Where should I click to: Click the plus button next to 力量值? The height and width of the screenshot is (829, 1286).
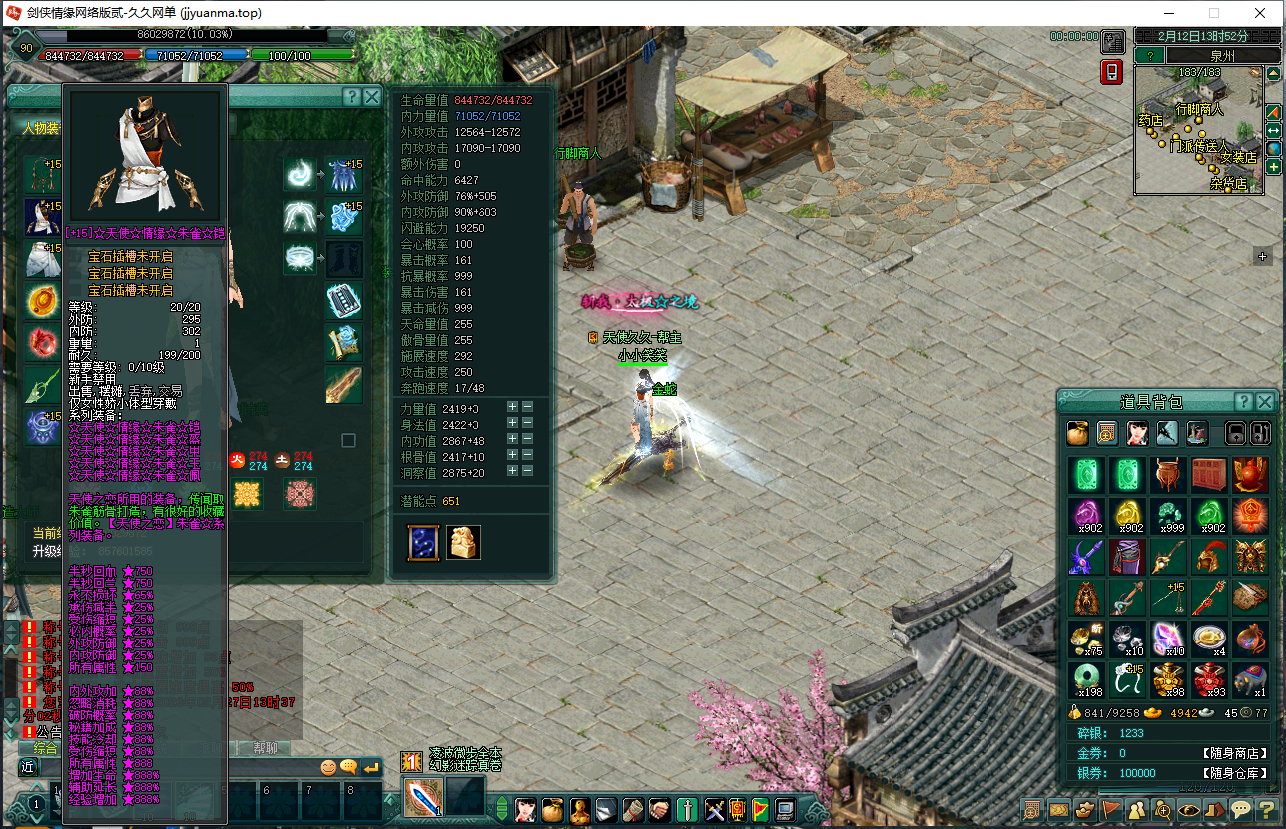click(512, 407)
